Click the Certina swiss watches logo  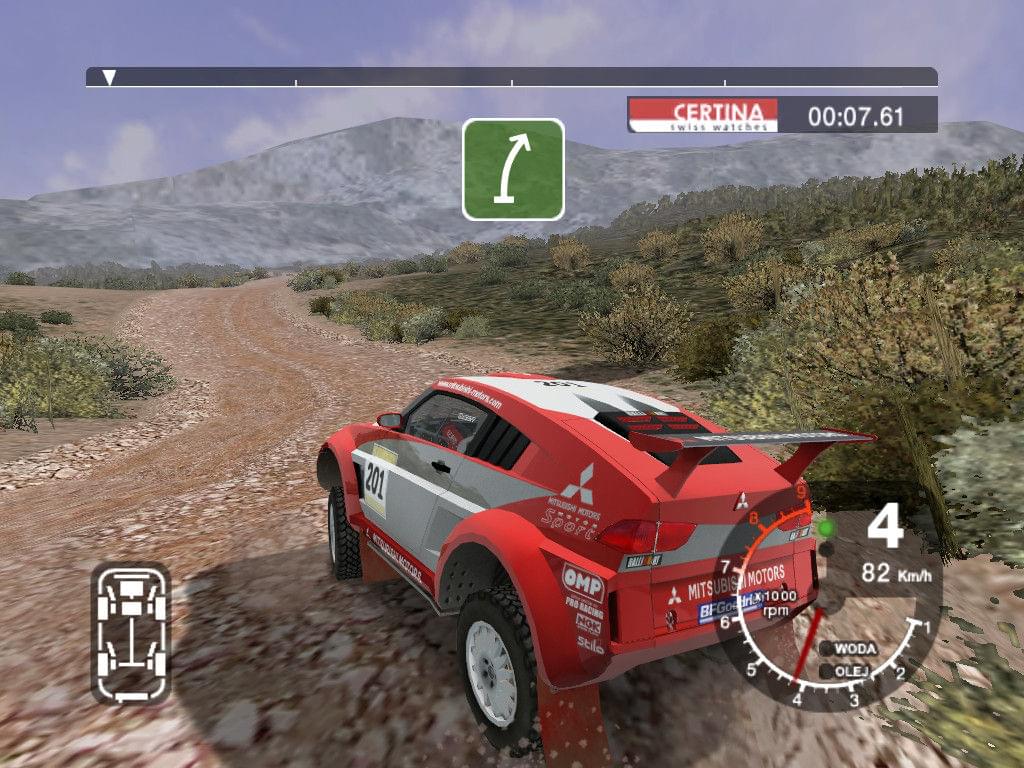pos(702,115)
